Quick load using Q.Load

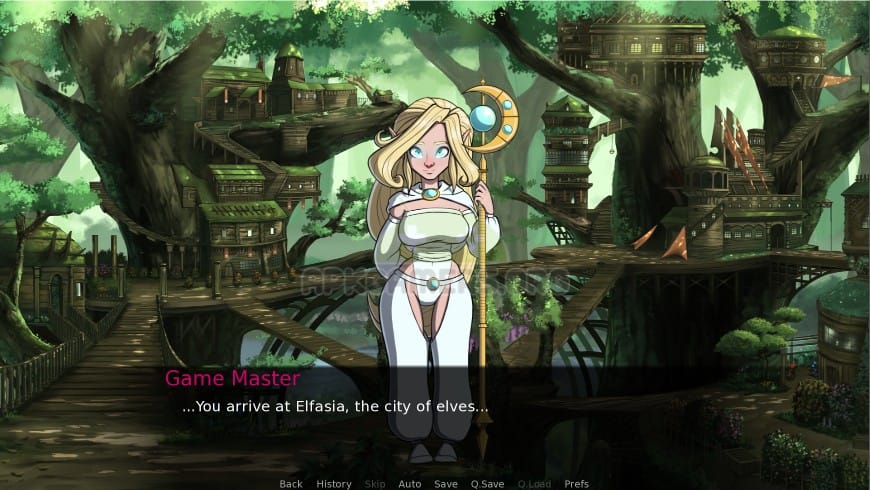(534, 484)
